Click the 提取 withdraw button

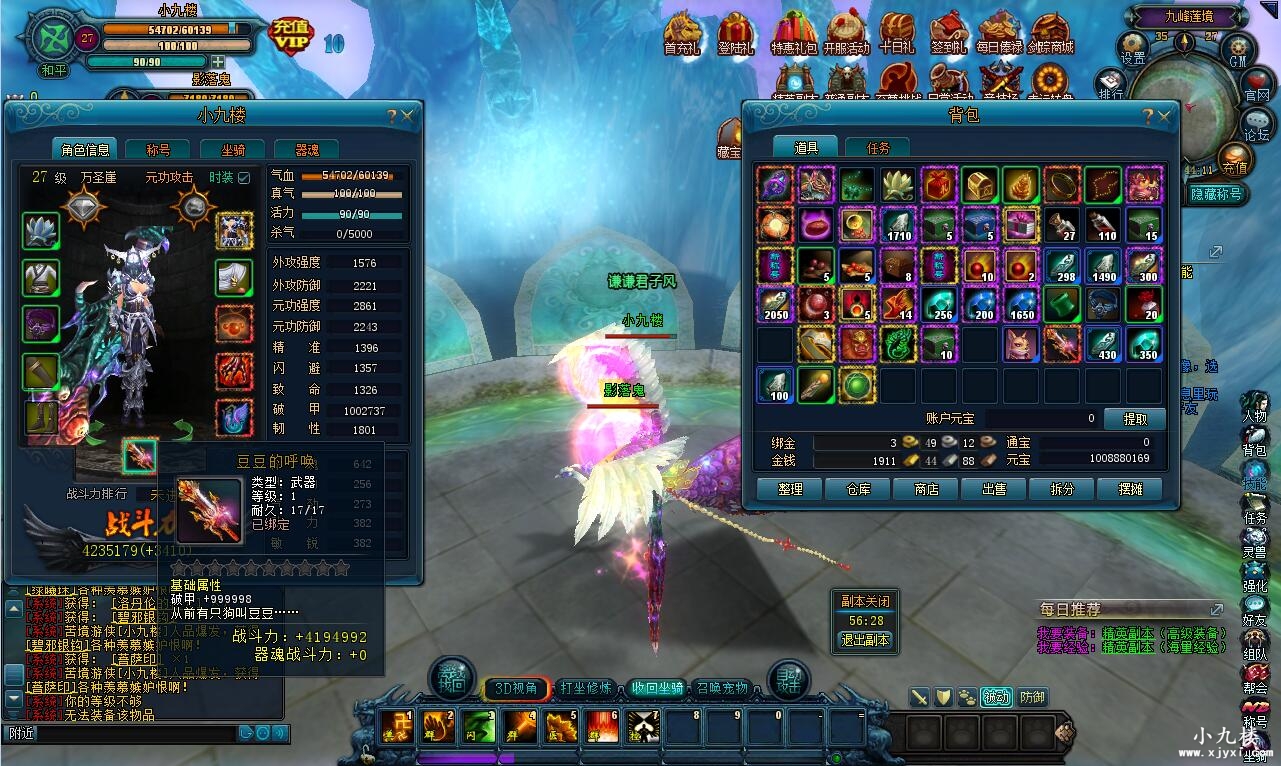1134,419
